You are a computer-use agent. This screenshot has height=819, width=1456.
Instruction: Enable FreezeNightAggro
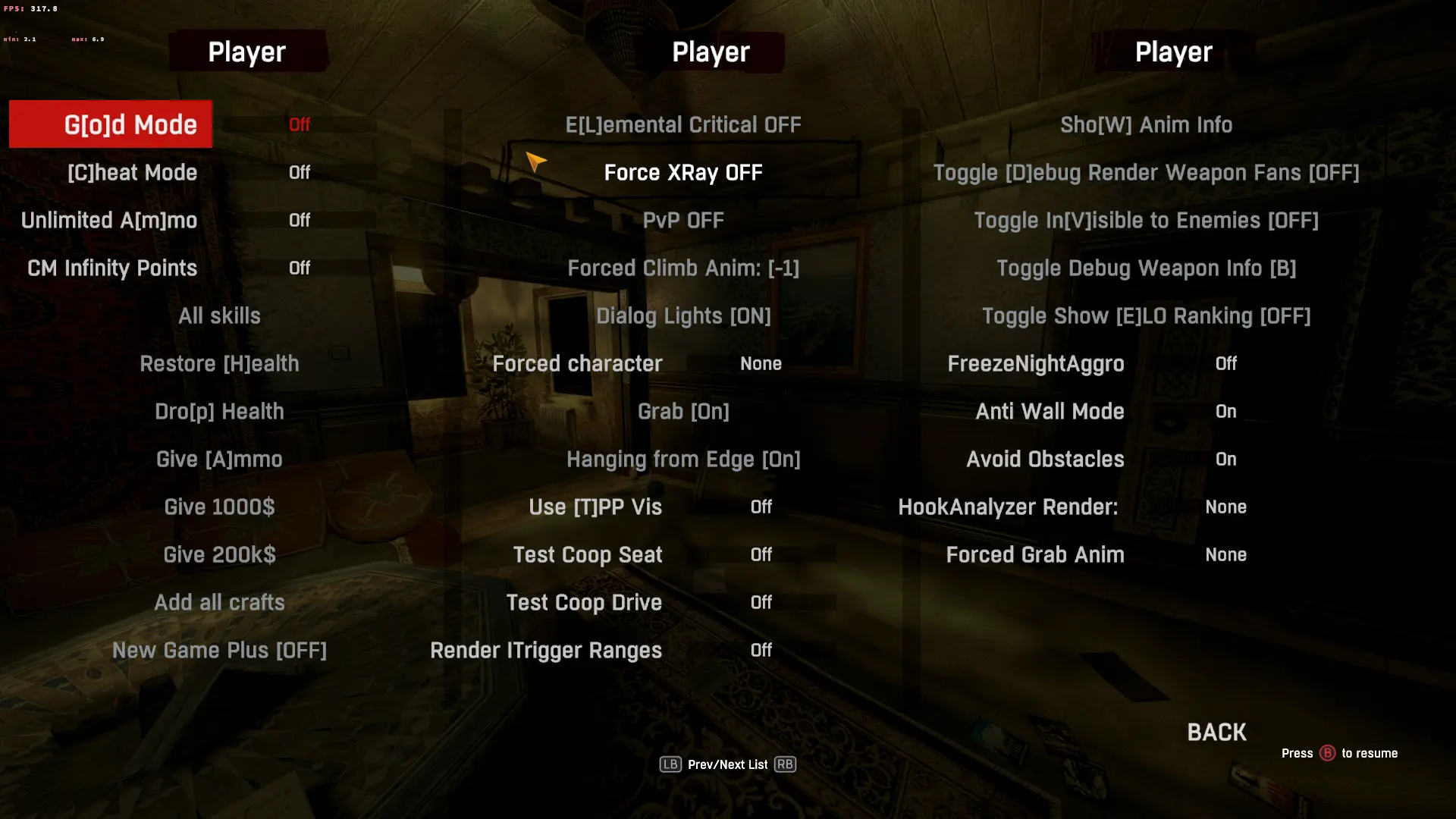click(x=1036, y=363)
